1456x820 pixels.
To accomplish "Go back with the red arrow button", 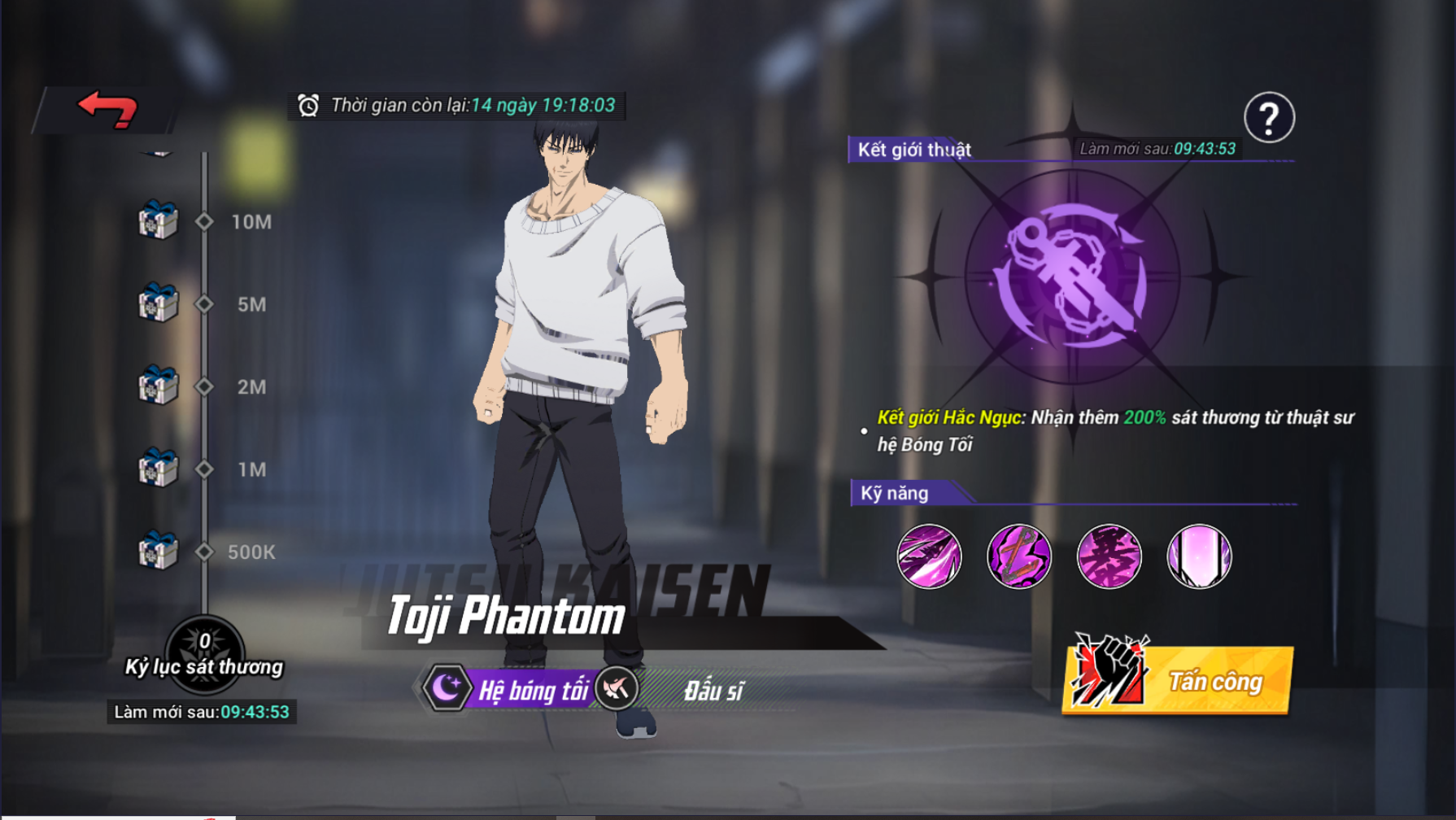I will point(107,109).
